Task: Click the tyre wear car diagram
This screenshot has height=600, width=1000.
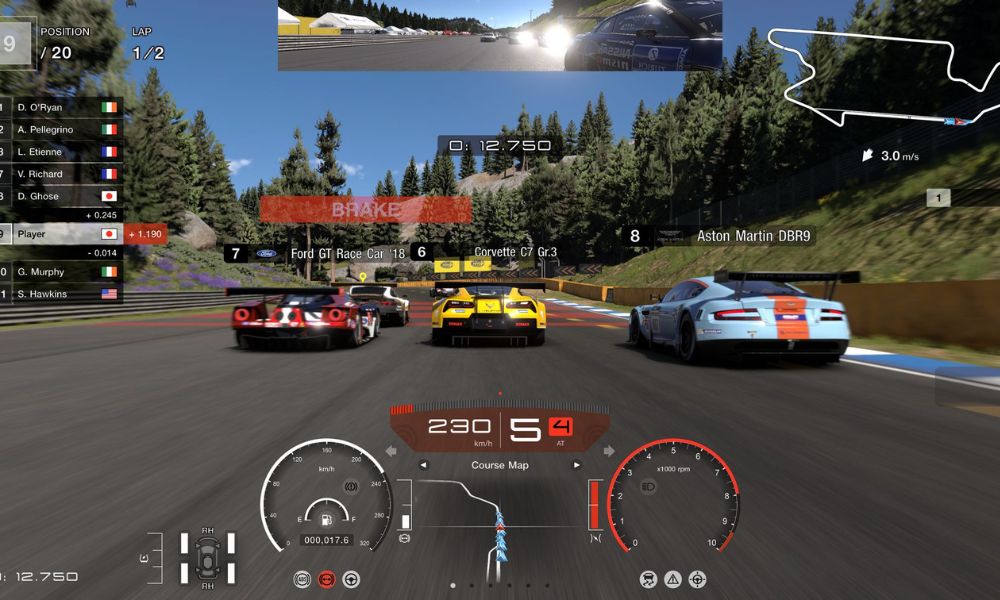Action: [207, 557]
